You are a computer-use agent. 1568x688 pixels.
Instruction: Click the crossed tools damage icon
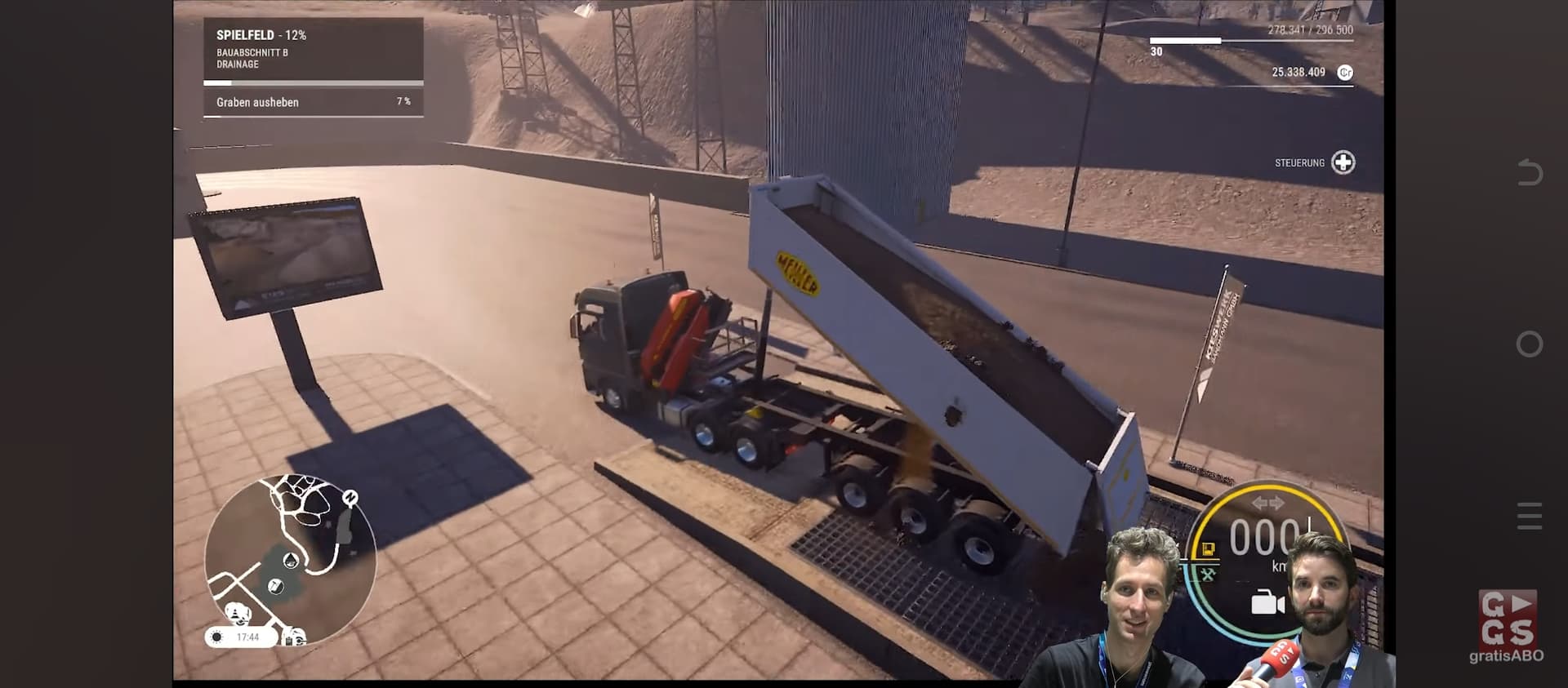[1208, 575]
